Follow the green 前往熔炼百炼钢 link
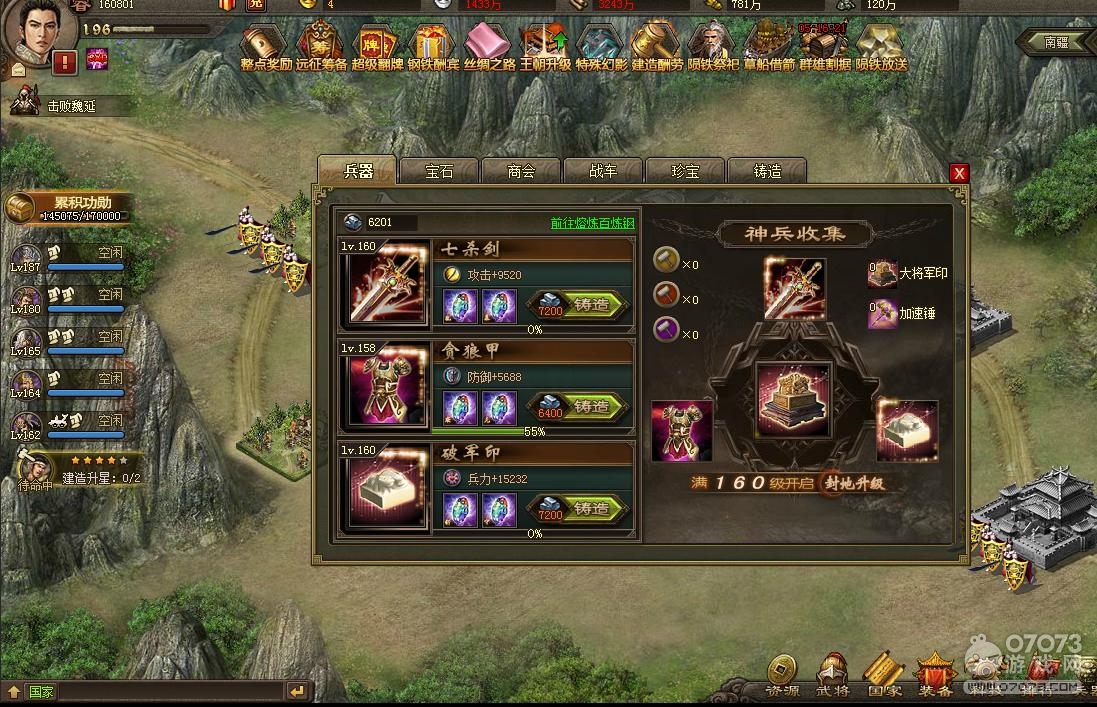This screenshot has height=707, width=1097. (x=592, y=223)
